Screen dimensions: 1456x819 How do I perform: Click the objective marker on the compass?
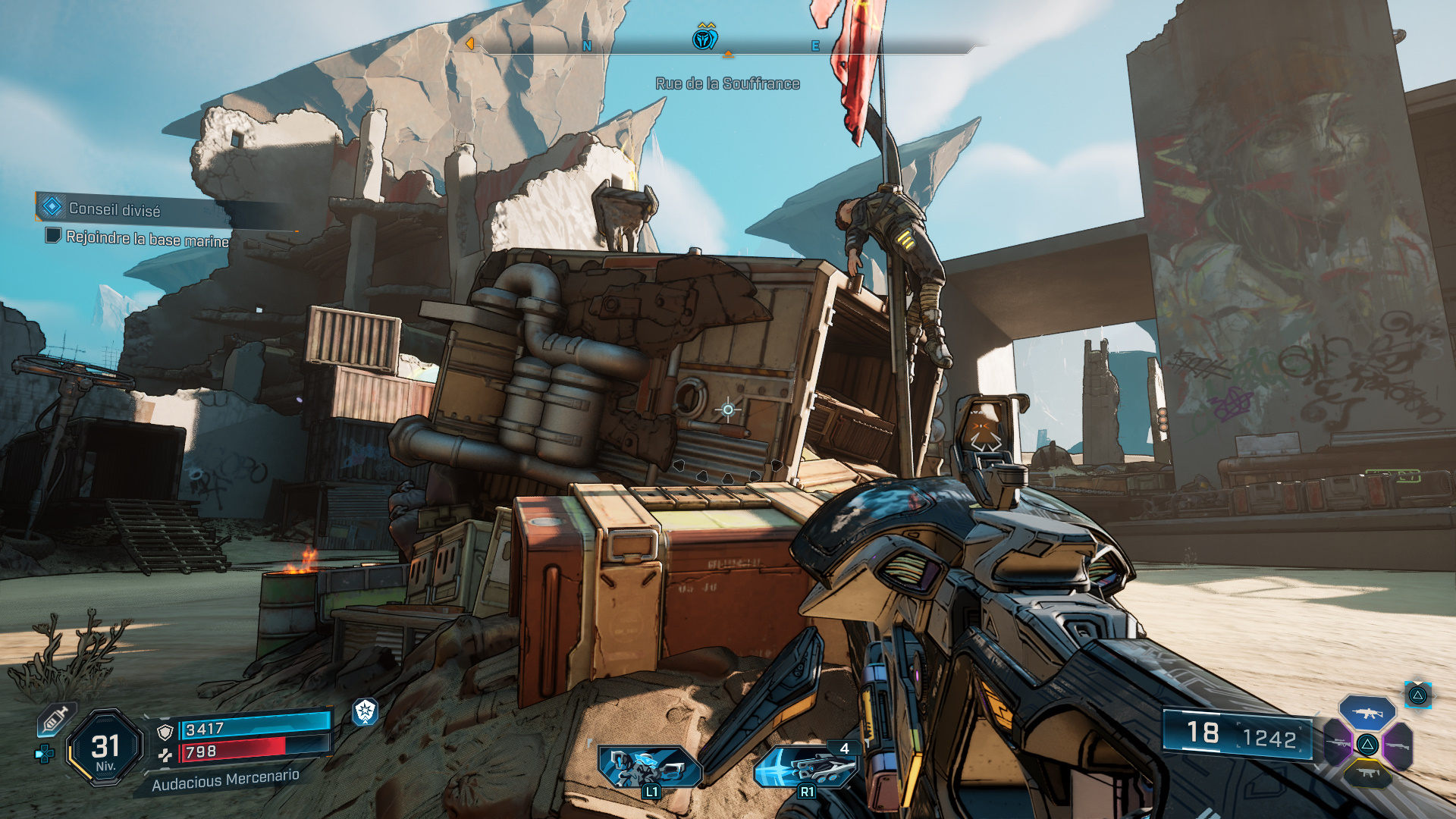click(705, 36)
